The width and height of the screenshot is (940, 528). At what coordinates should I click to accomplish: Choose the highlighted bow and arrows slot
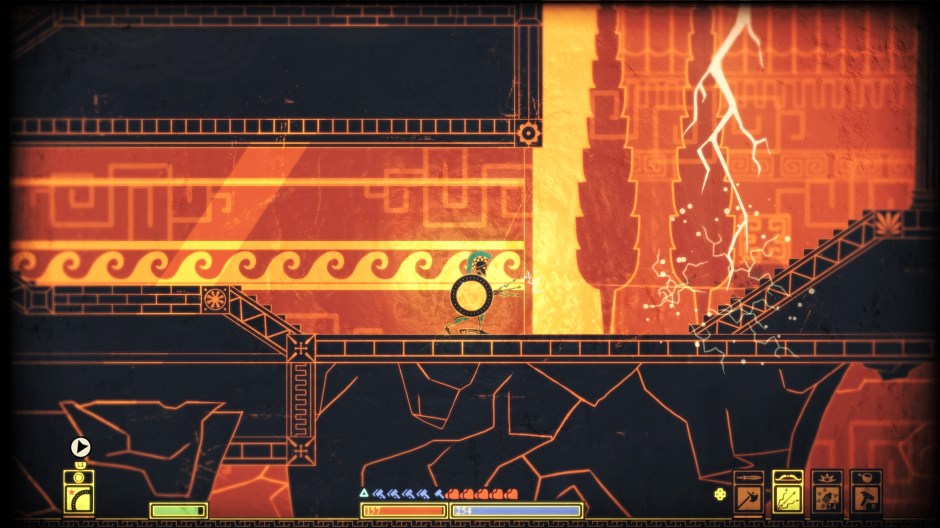(787, 493)
